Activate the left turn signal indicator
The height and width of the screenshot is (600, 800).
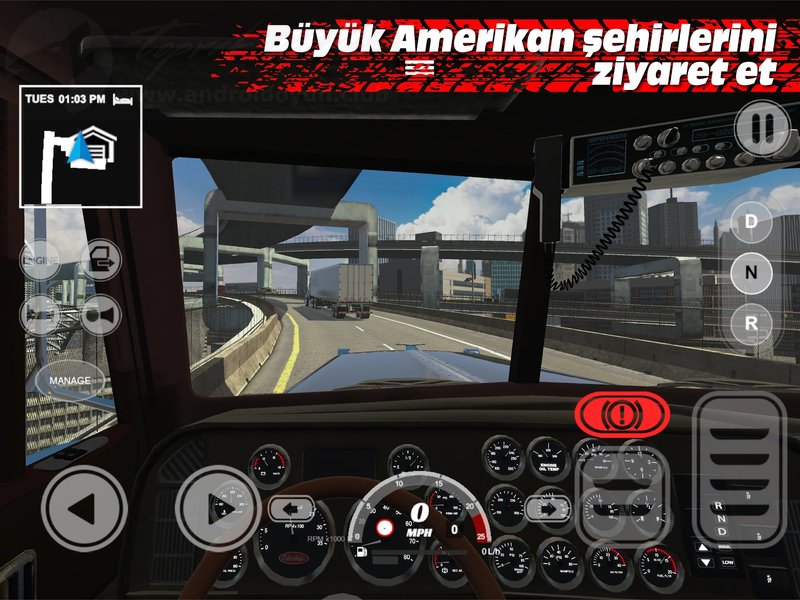[291, 508]
